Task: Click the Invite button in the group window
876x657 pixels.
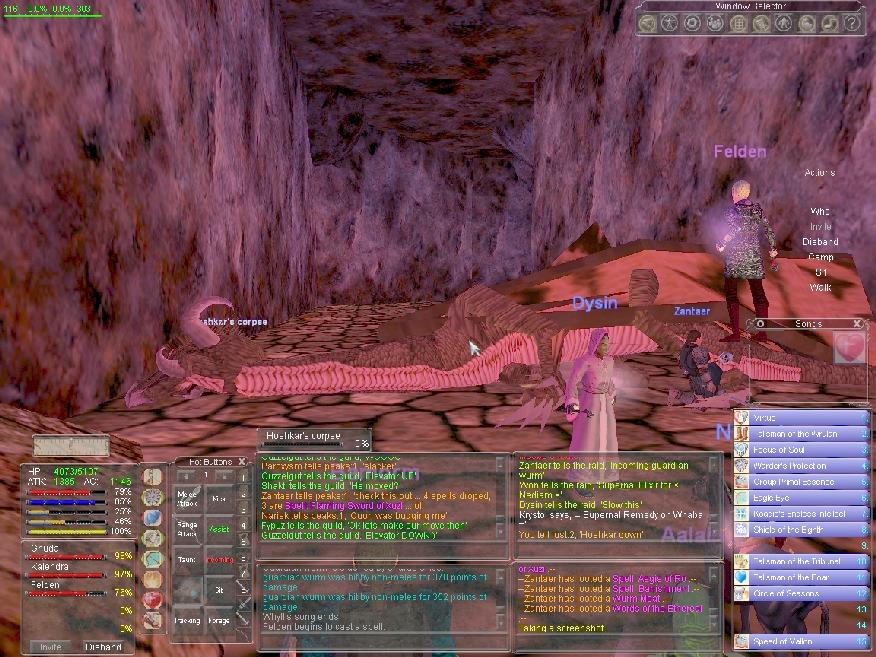Action: 49,646
